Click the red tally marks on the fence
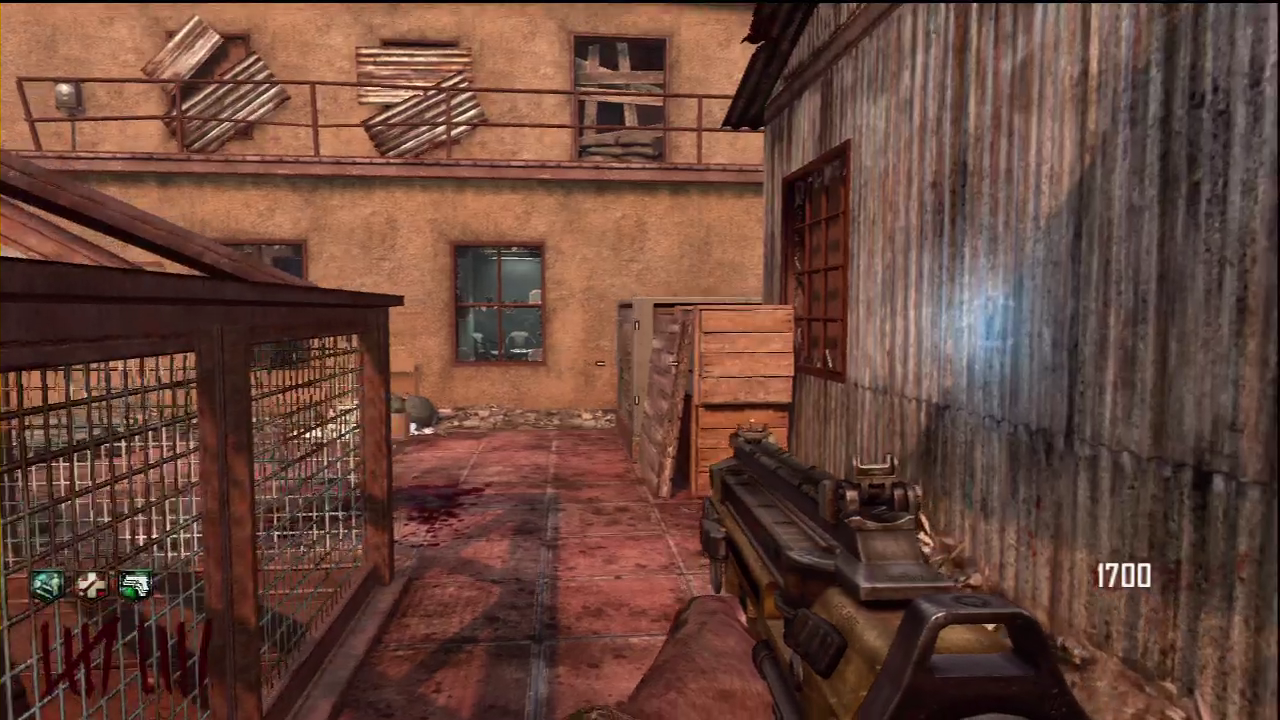The image size is (1280, 720). click(100, 655)
